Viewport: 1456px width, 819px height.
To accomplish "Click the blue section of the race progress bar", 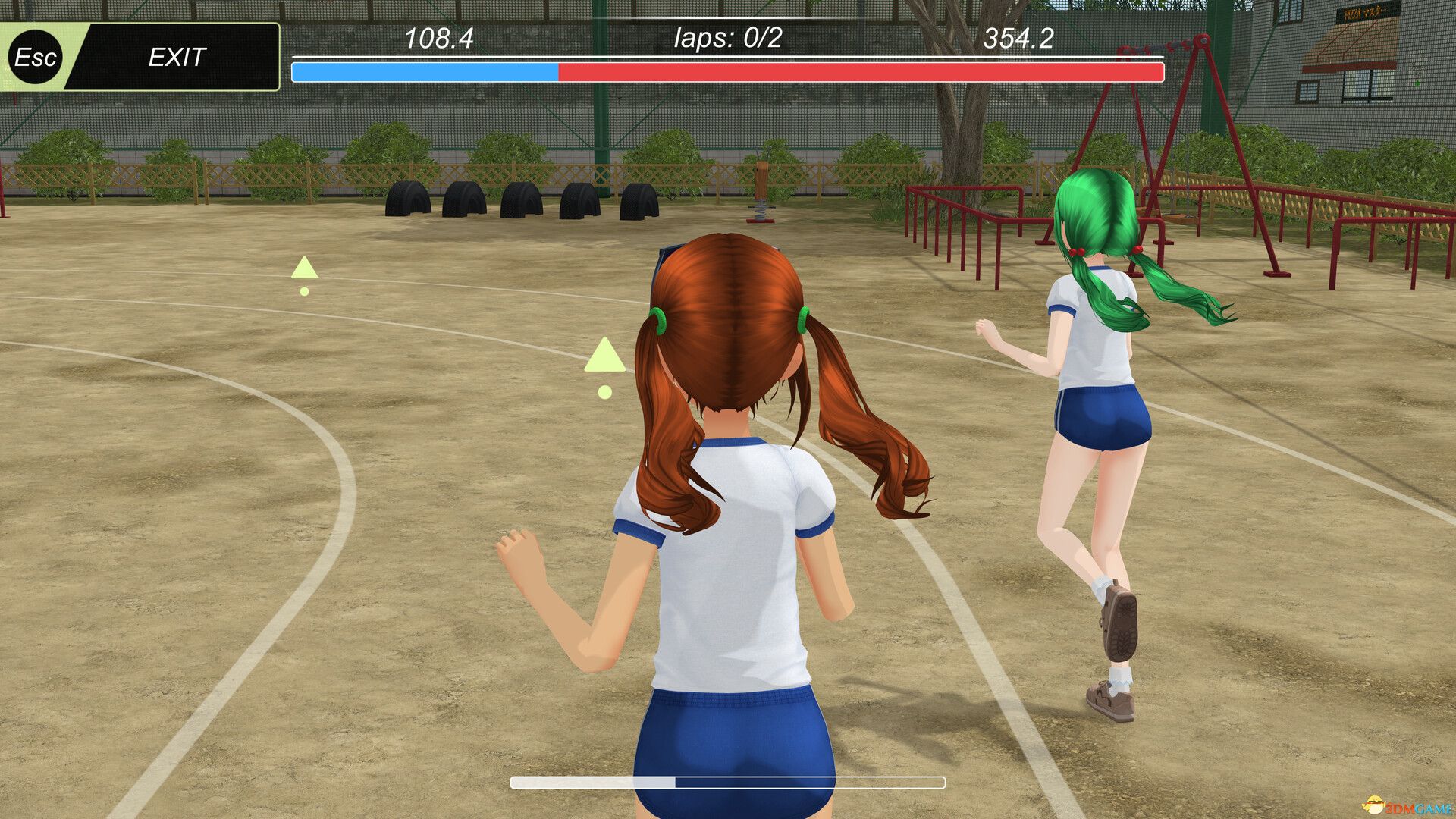I will (425, 71).
